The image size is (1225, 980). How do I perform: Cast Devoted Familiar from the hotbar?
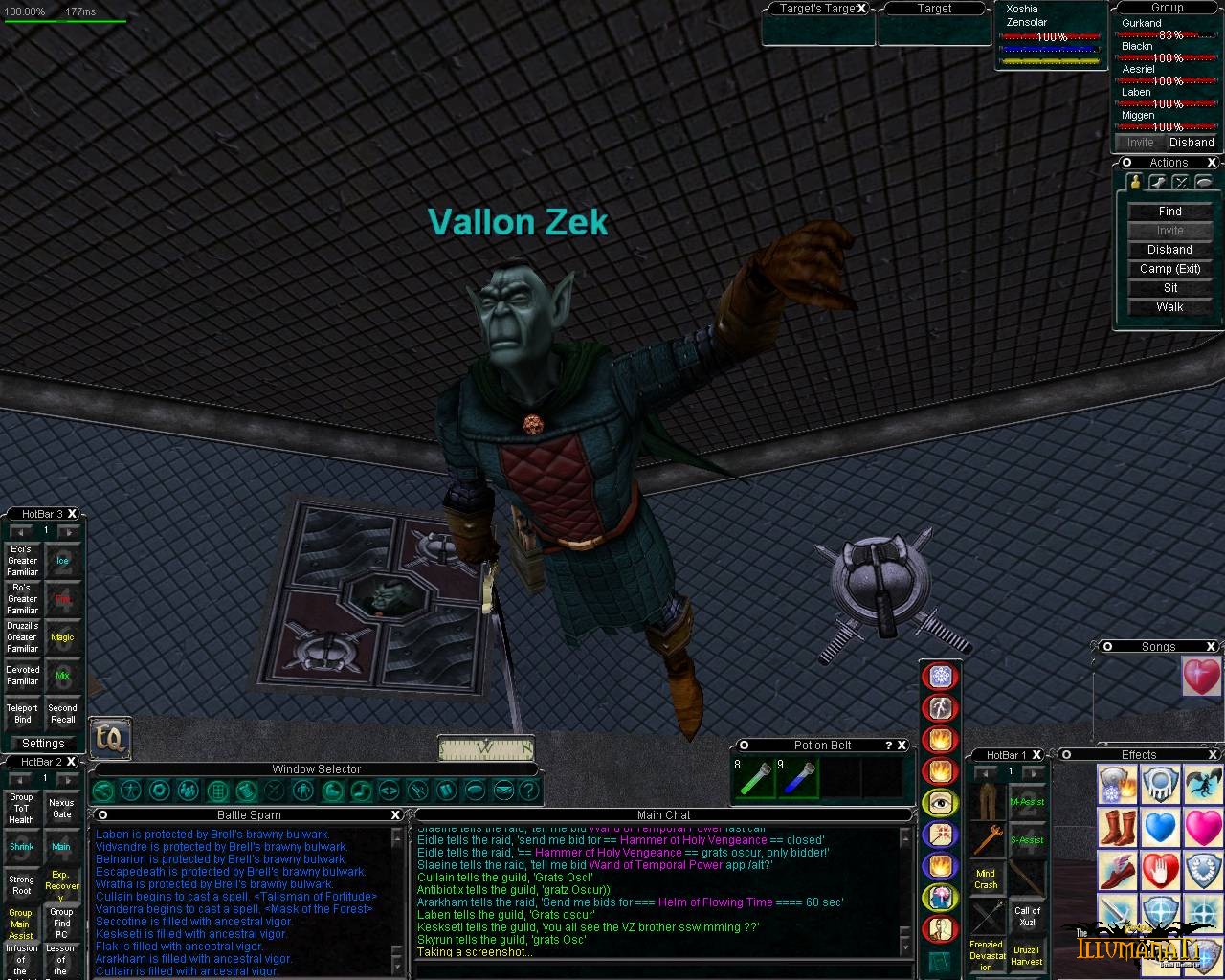(23, 676)
